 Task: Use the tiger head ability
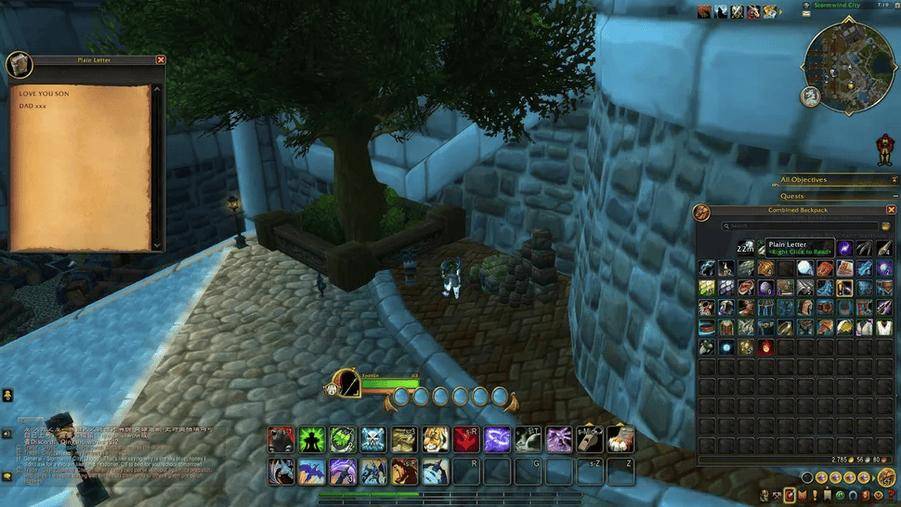point(435,439)
